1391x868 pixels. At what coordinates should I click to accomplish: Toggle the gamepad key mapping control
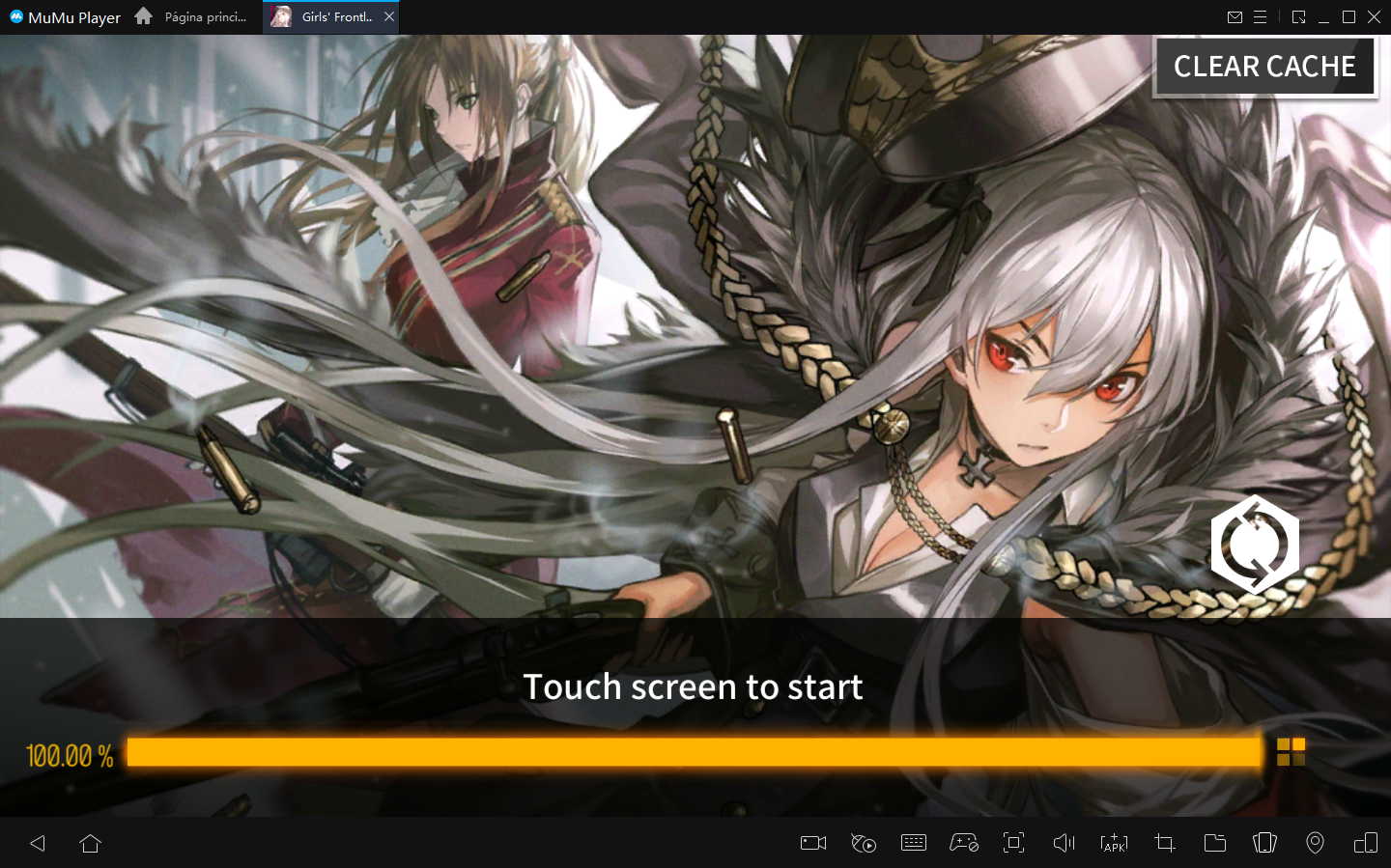pos(964,843)
